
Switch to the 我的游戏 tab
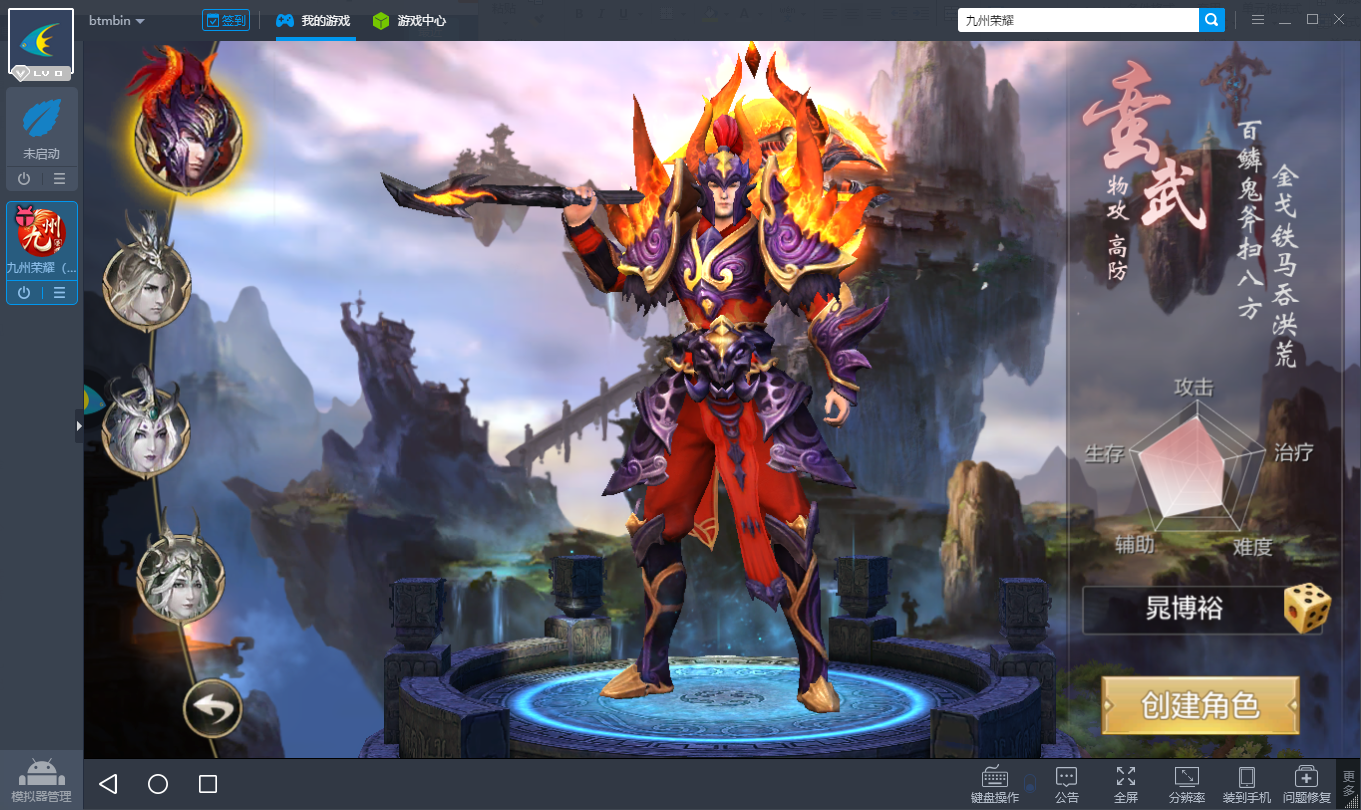click(314, 20)
